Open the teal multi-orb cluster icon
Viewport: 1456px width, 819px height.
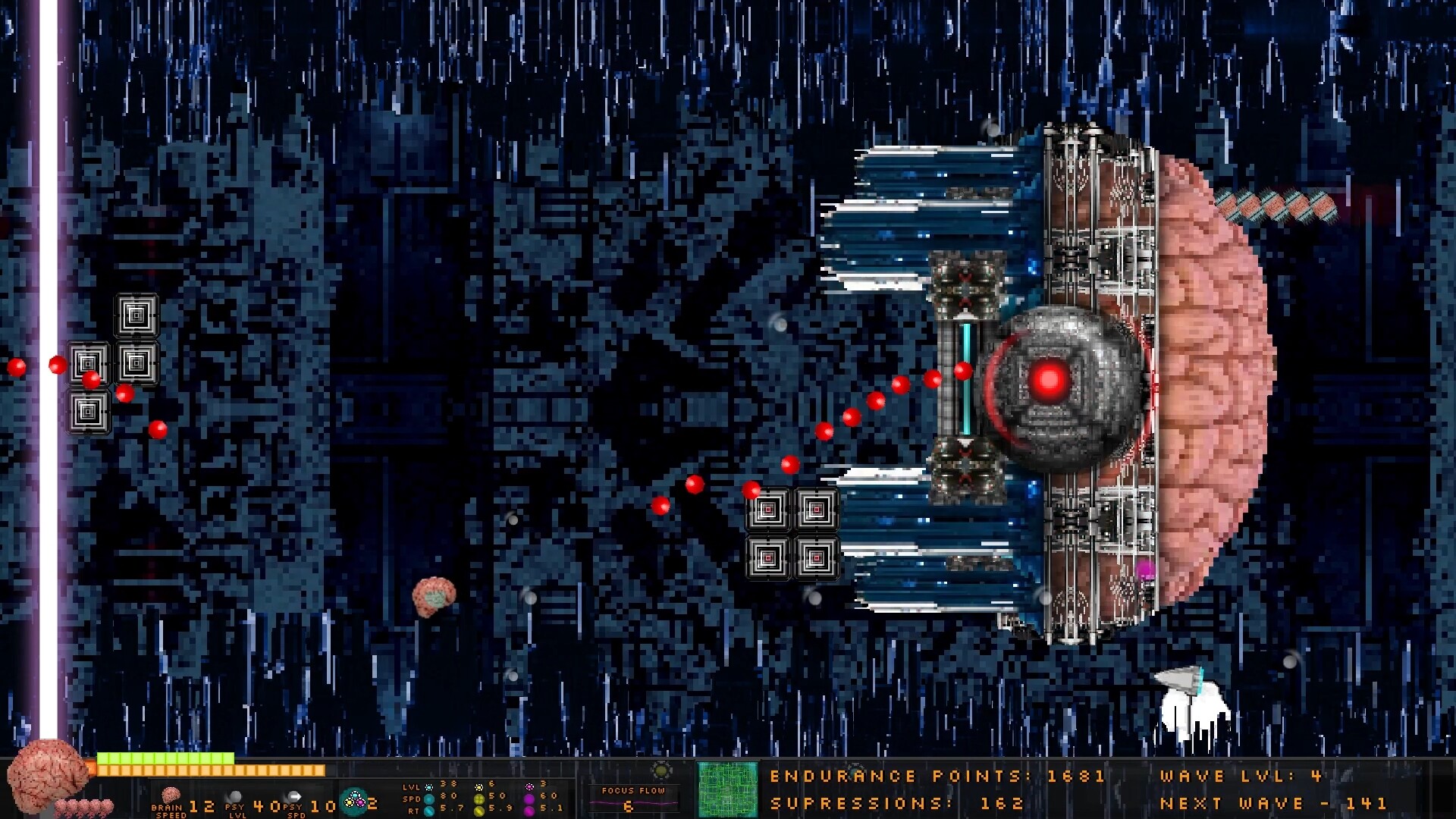[354, 800]
